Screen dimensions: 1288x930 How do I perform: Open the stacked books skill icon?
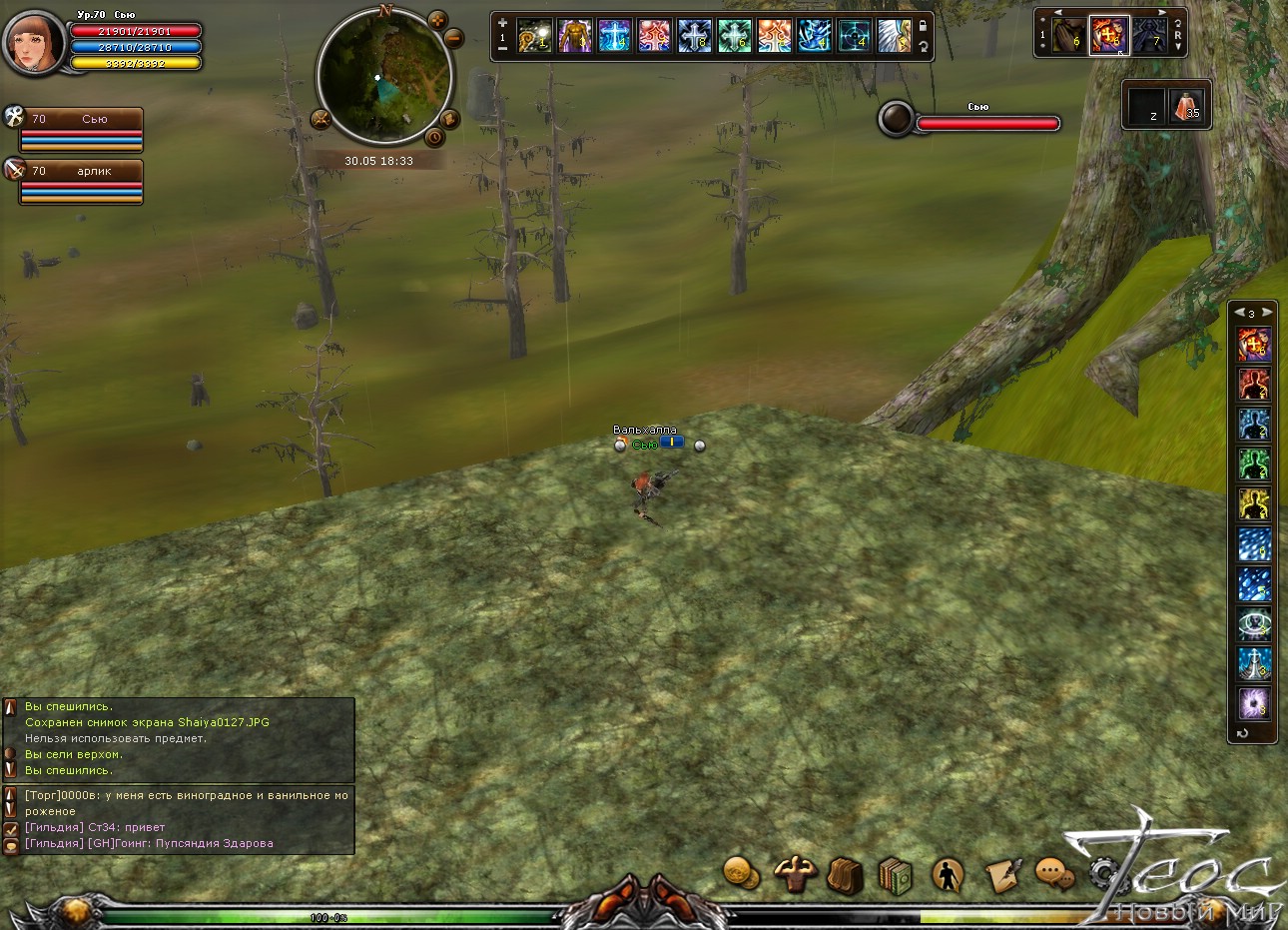pos(896,876)
